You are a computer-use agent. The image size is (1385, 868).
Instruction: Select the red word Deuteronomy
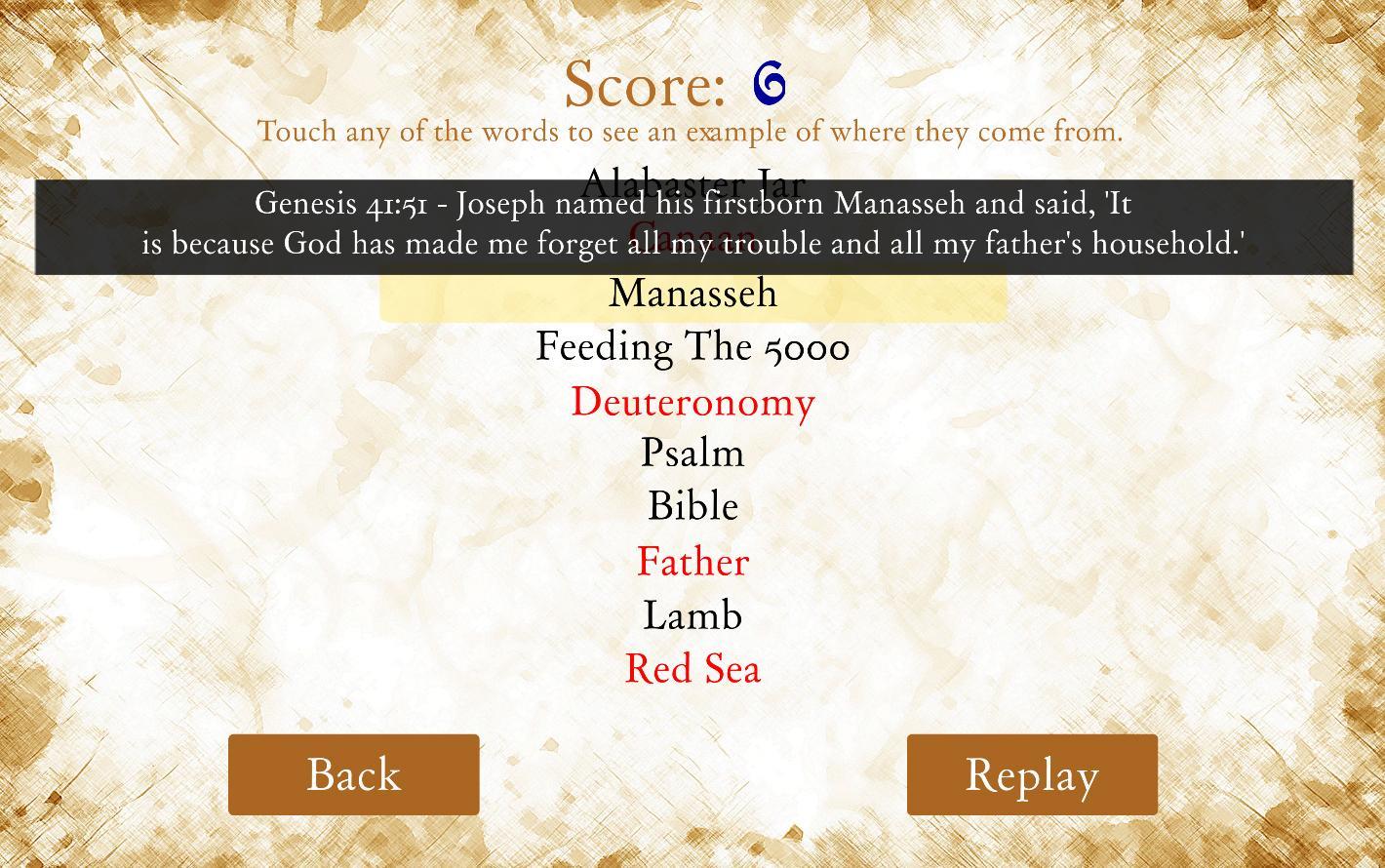[692, 402]
